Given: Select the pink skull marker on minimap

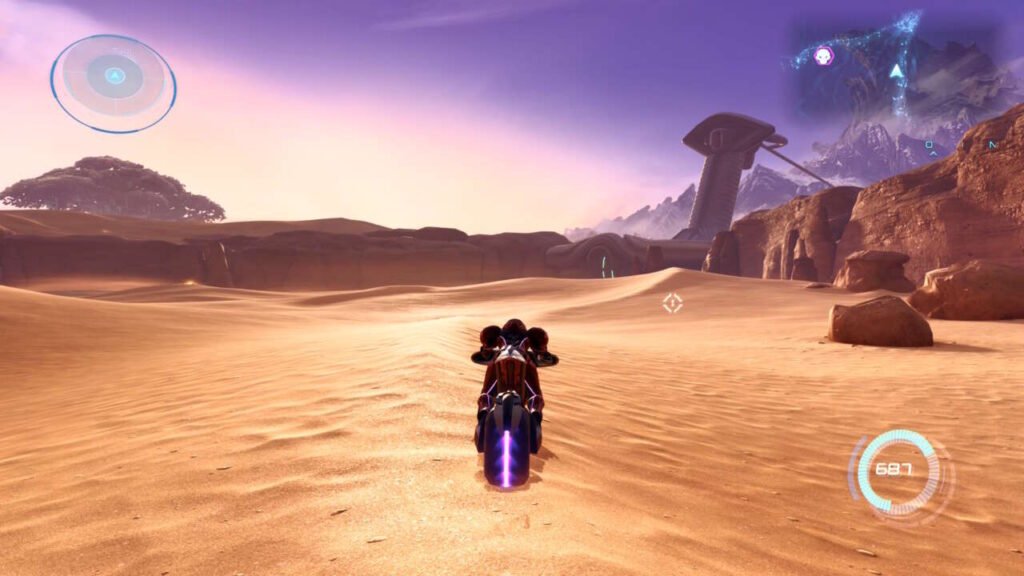Looking at the screenshot, I should (x=824, y=56).
